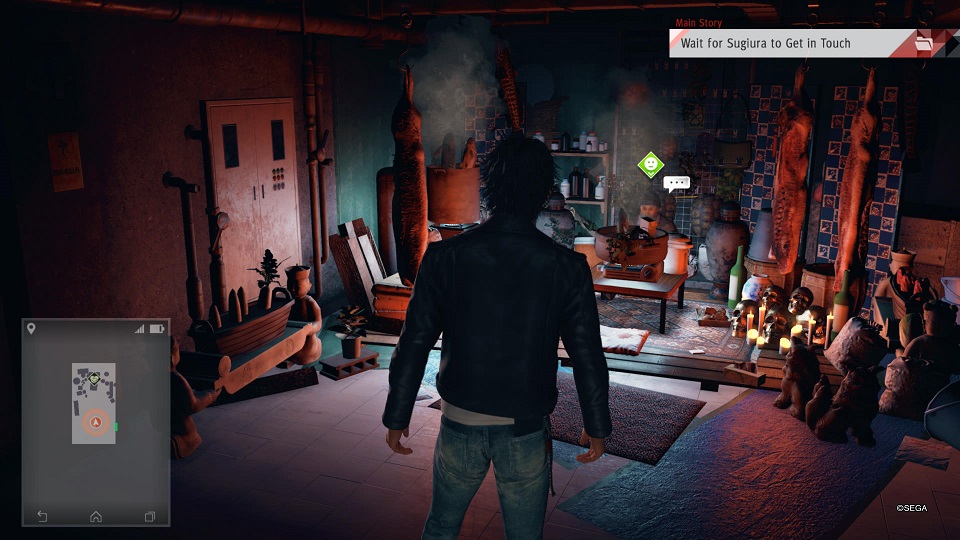Tap the phone's recent apps button
The width and height of the screenshot is (960, 540).
(x=150, y=516)
